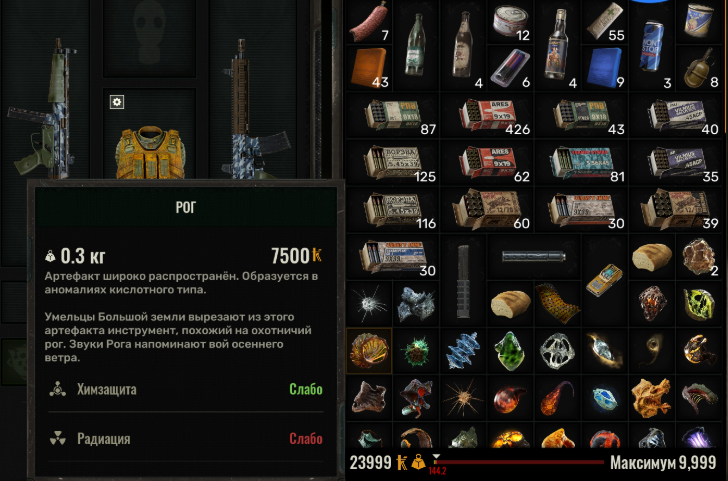728x481 pixels.
Task: Choose the orange medkit stack of 43
Action: click(369, 67)
